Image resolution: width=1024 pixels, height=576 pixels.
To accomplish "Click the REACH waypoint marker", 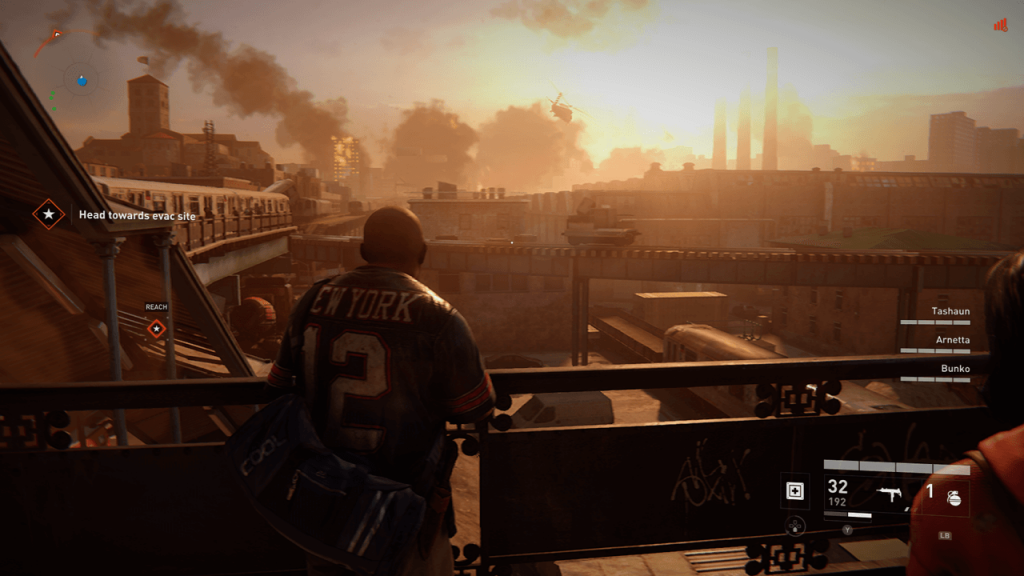I will pos(156,328).
